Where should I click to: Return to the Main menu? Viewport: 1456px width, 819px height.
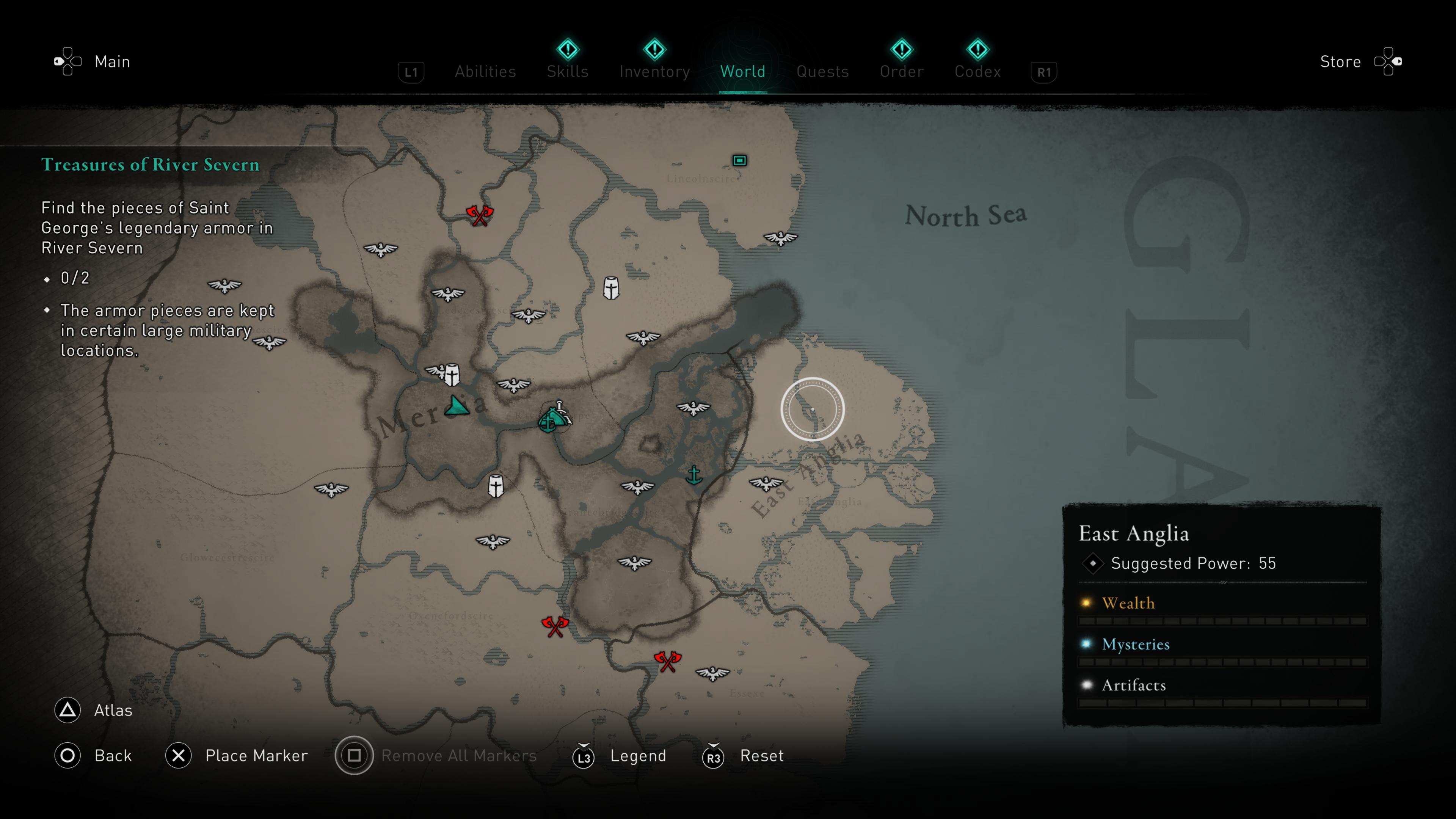pos(112,61)
